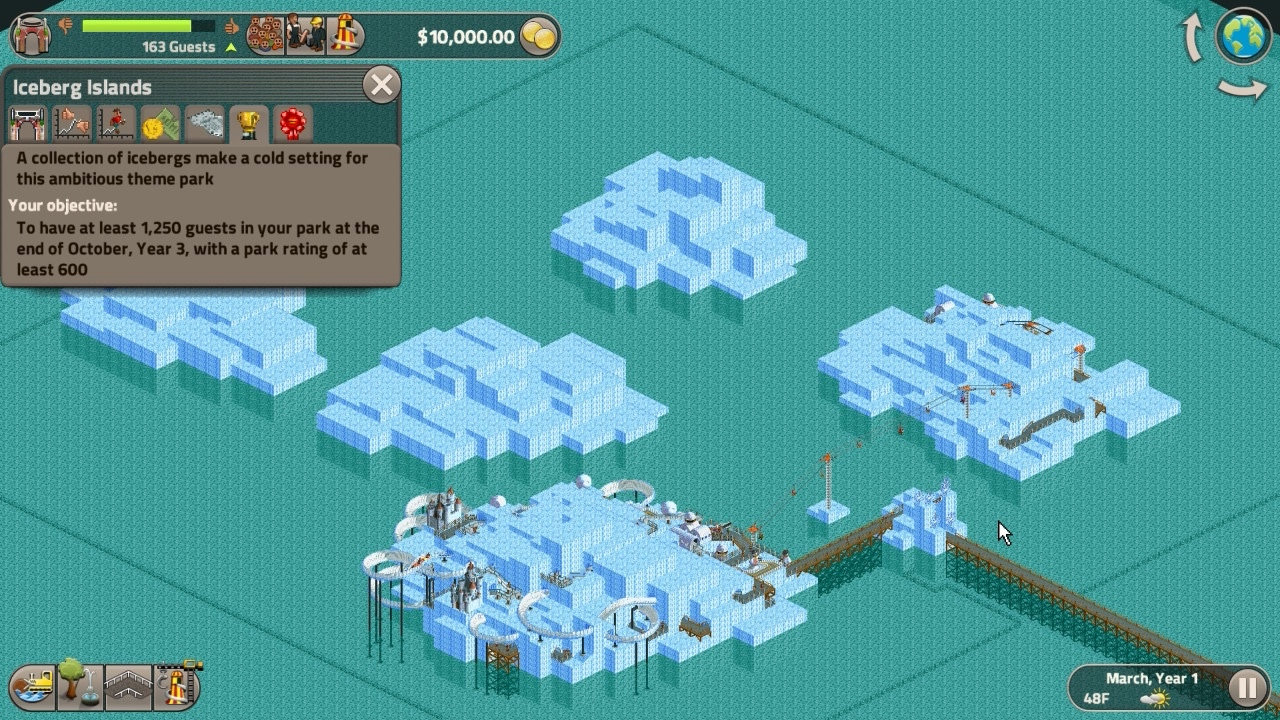Rotate view with the upward curved arrow
1280x720 pixels.
tap(1193, 37)
